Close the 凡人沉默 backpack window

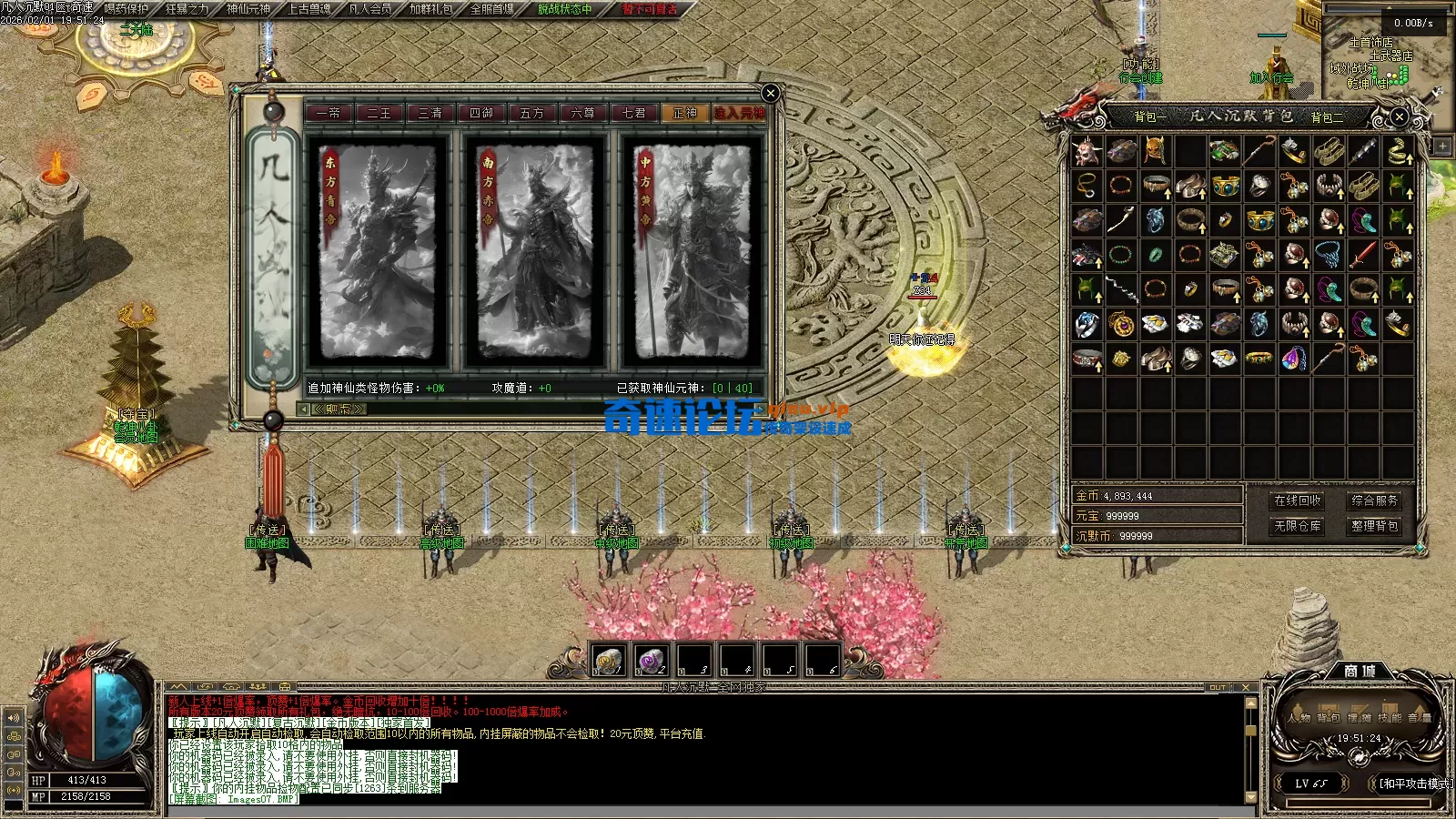pos(1399,116)
